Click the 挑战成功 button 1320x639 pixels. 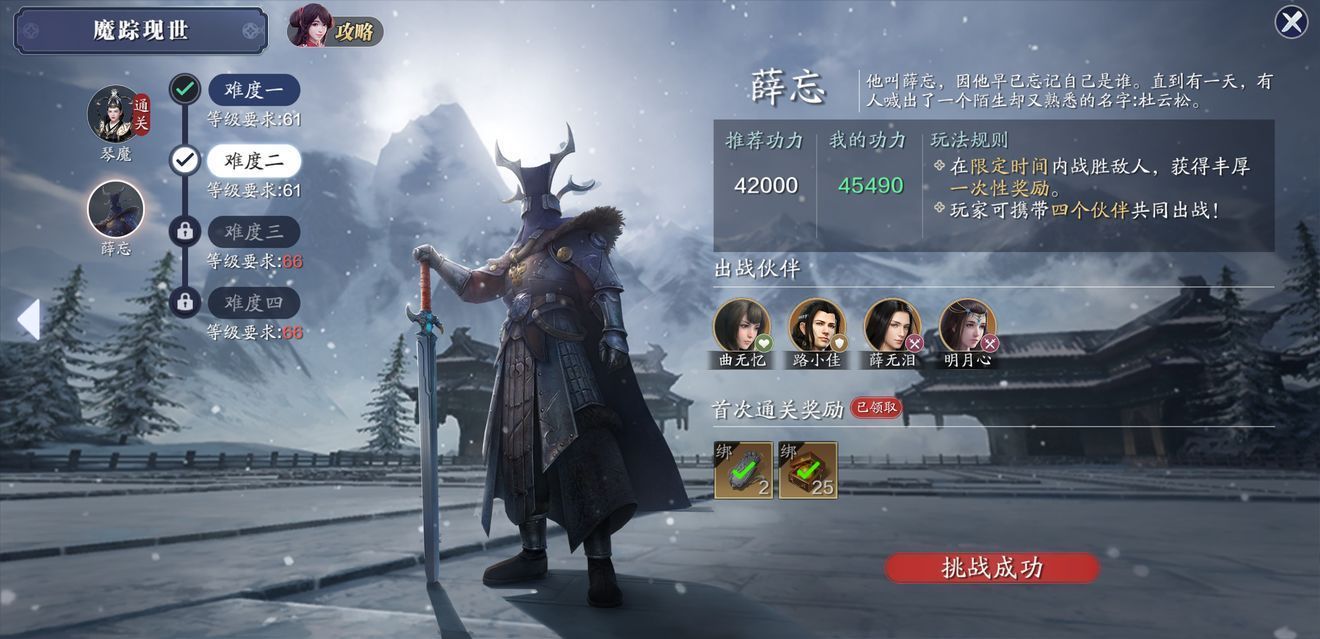click(x=992, y=568)
